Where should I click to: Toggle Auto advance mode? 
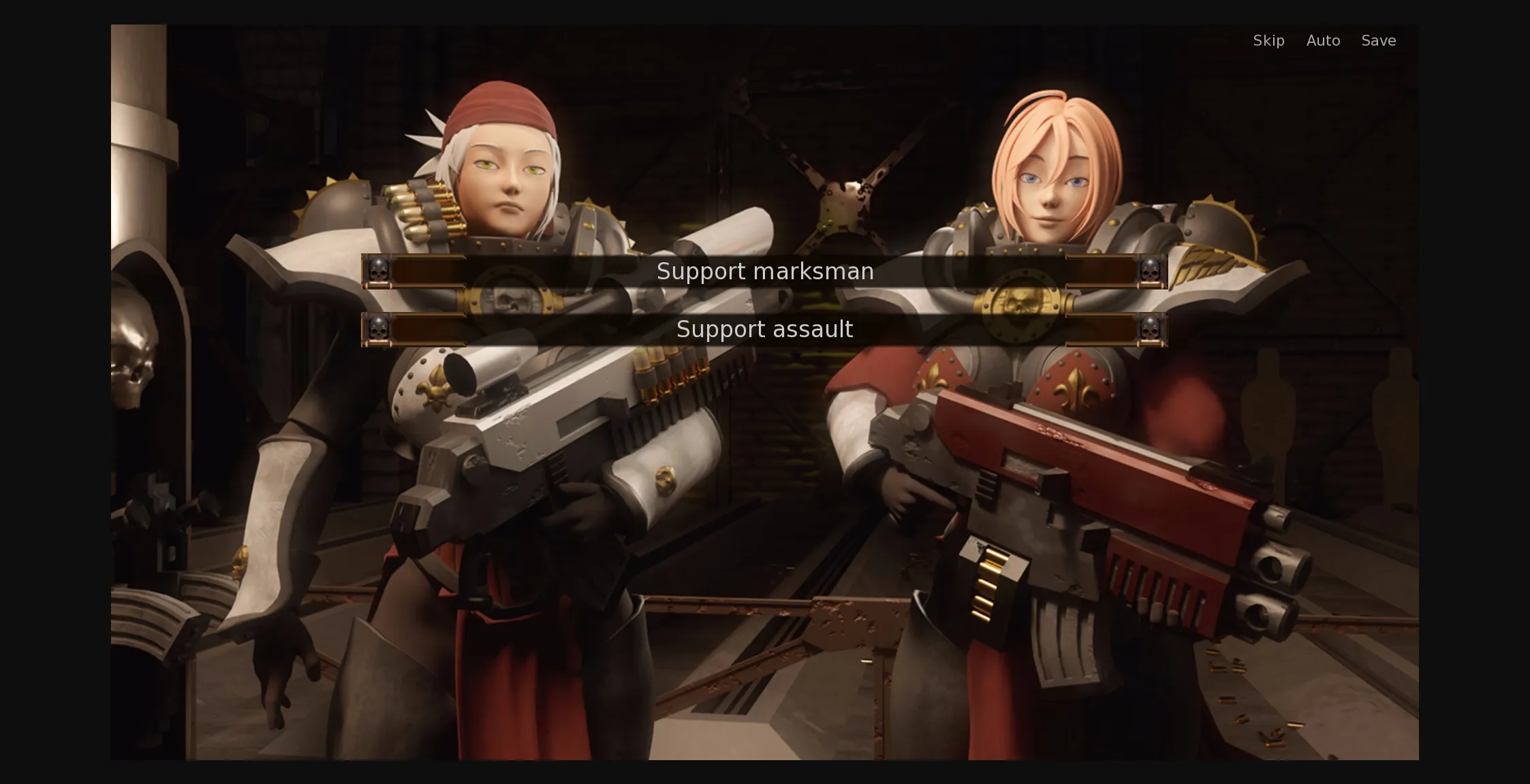(x=1323, y=41)
